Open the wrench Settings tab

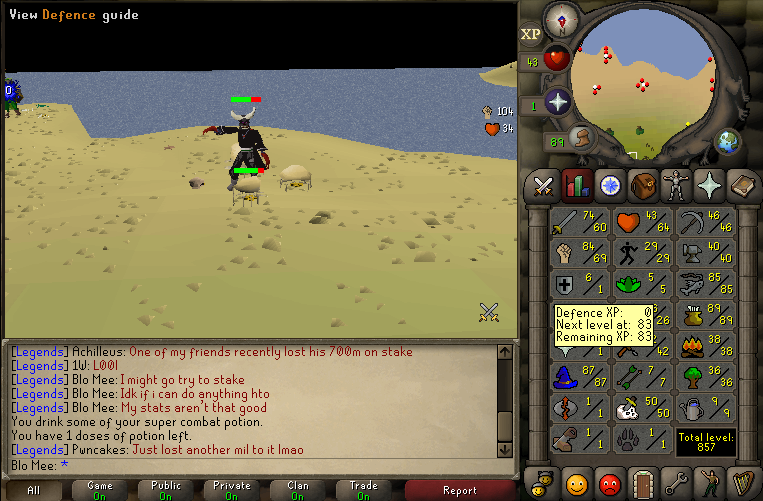tap(675, 482)
